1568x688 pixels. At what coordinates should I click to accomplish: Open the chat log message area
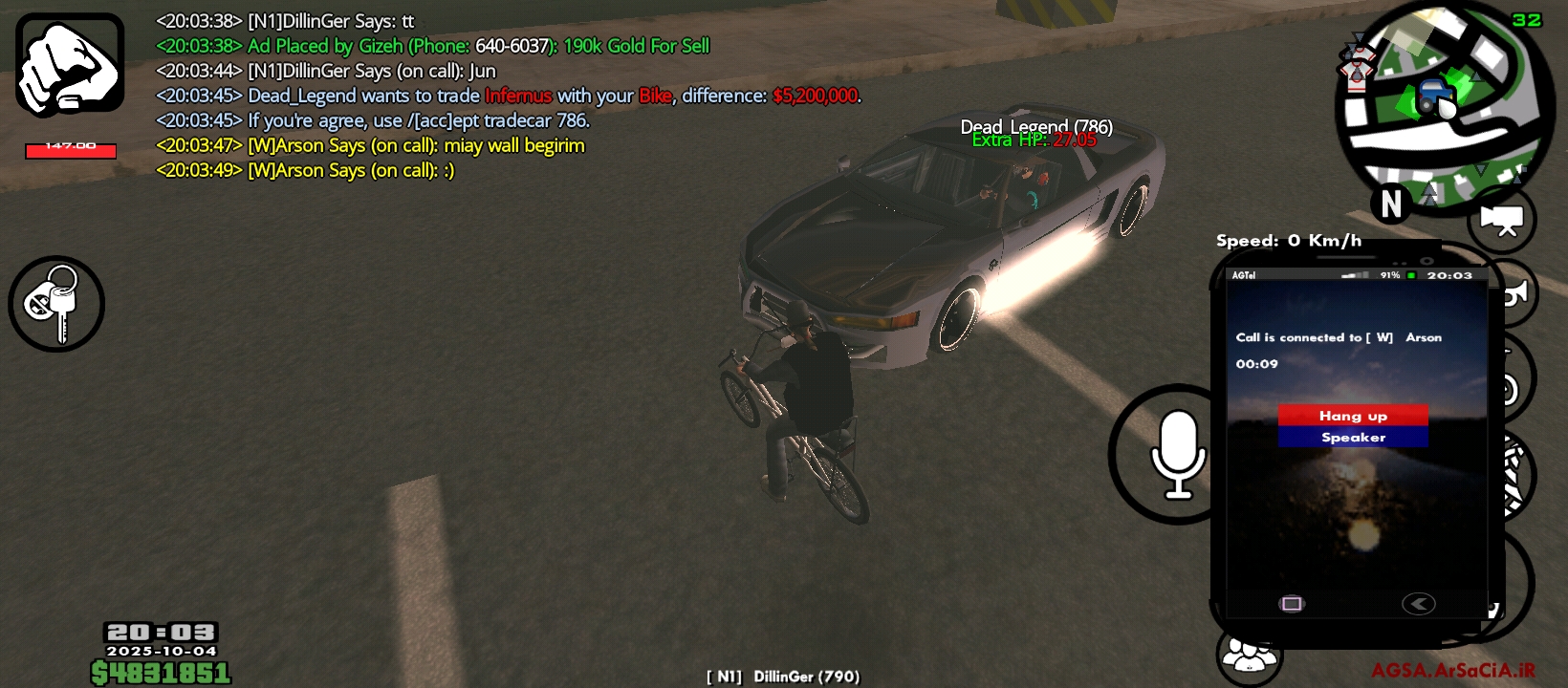507,96
